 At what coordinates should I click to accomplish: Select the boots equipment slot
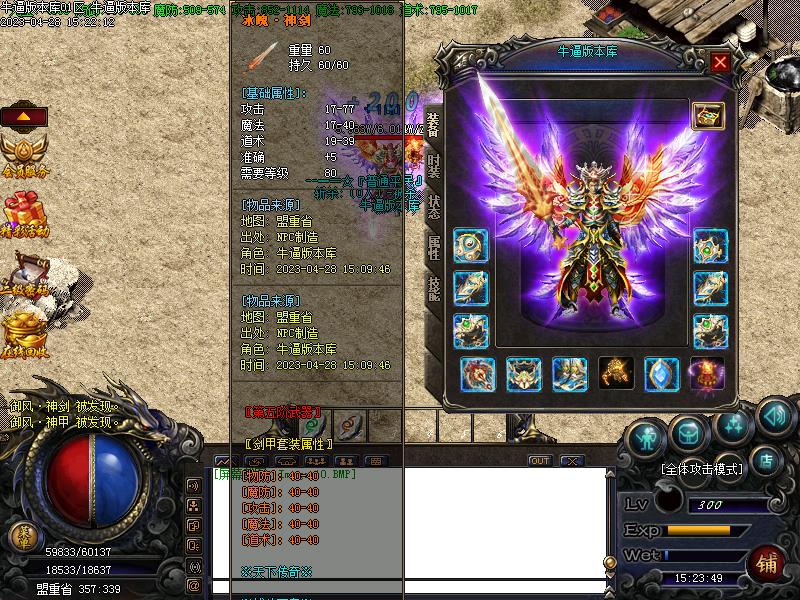click(569, 374)
